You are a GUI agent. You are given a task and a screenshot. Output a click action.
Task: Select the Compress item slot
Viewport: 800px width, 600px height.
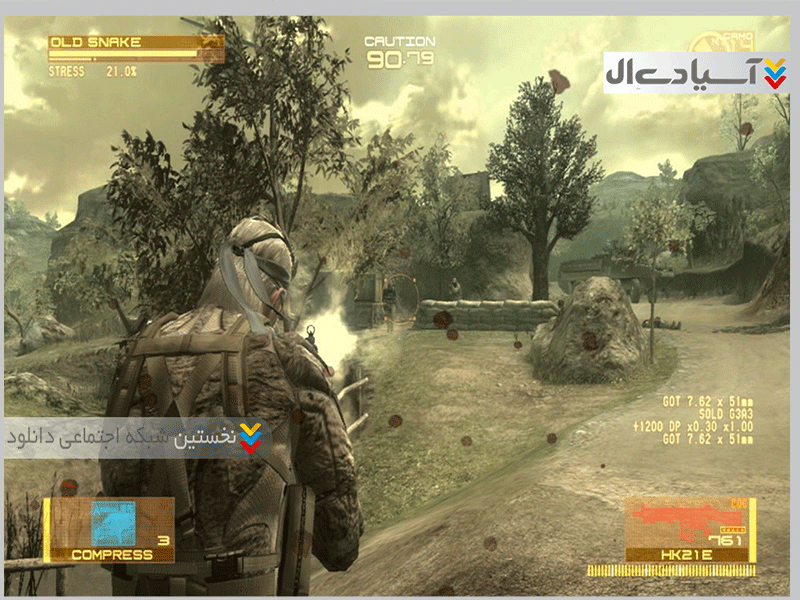coord(111,529)
